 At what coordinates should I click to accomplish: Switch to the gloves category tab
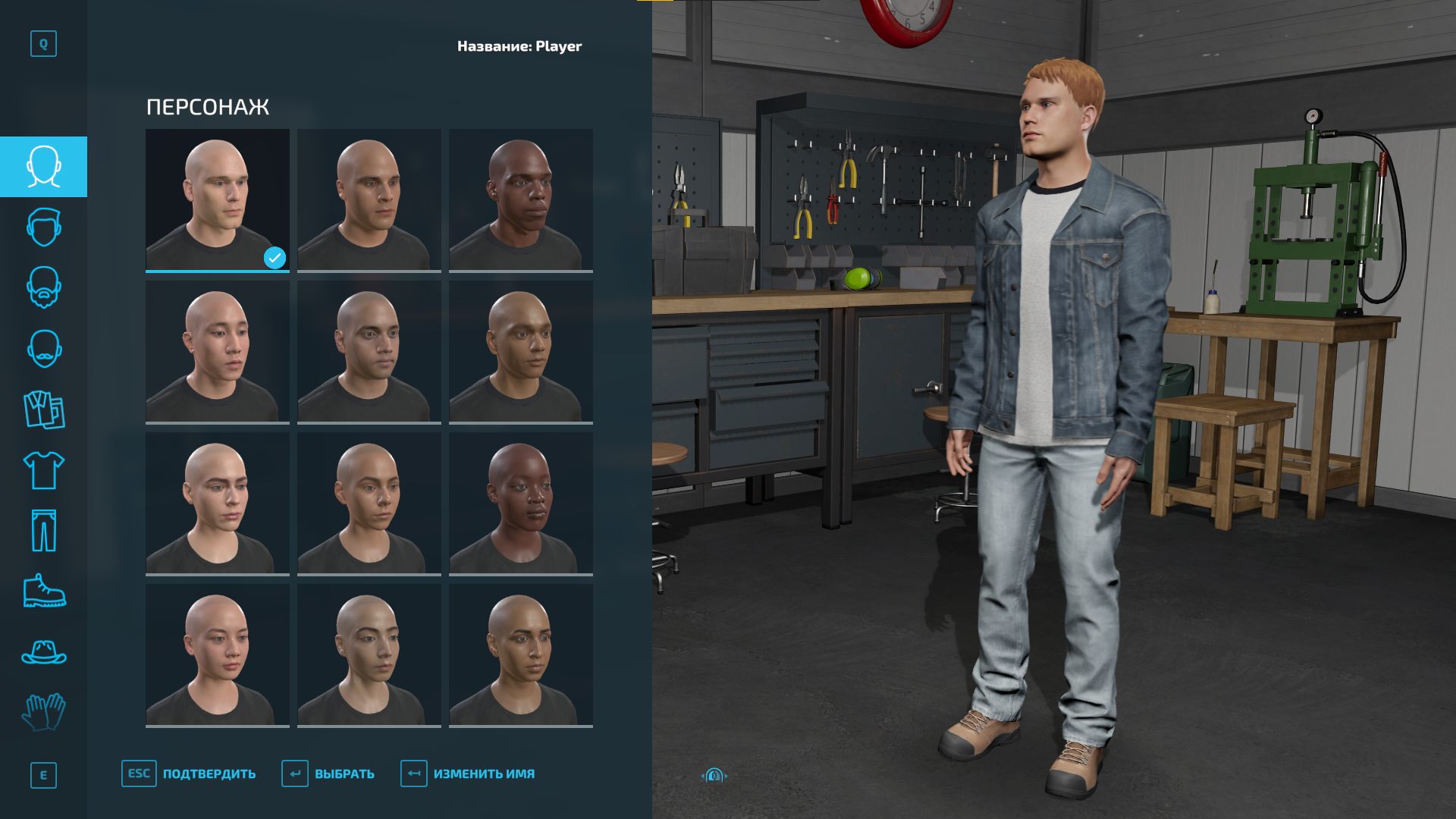(44, 713)
